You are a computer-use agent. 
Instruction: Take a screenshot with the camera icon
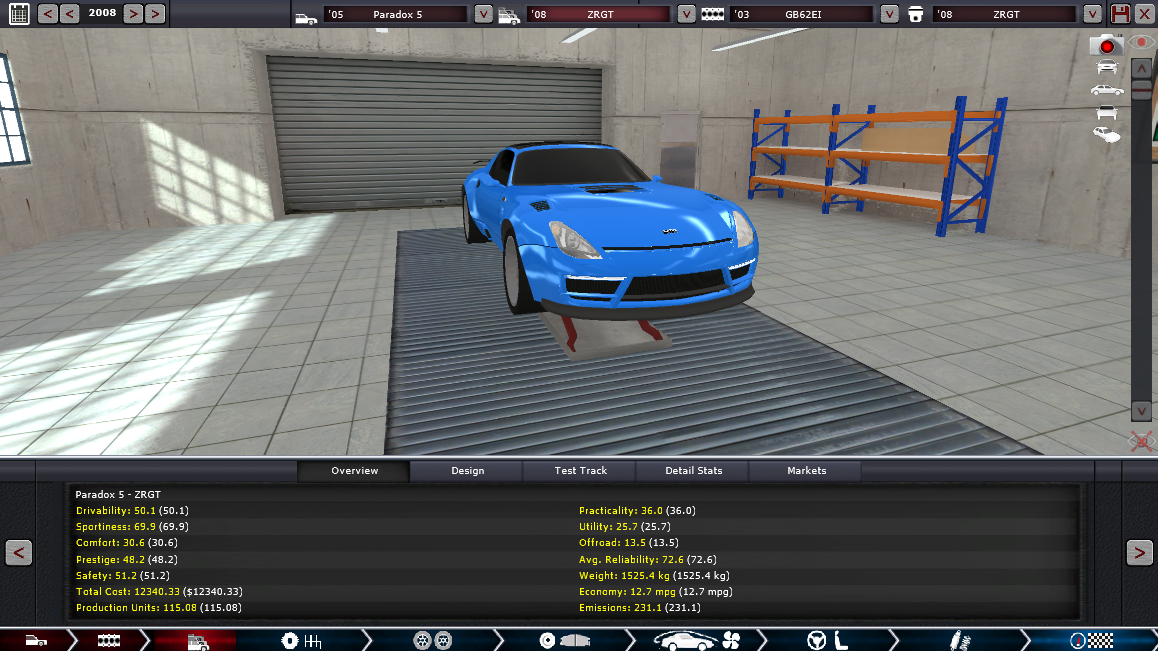(x=1107, y=45)
